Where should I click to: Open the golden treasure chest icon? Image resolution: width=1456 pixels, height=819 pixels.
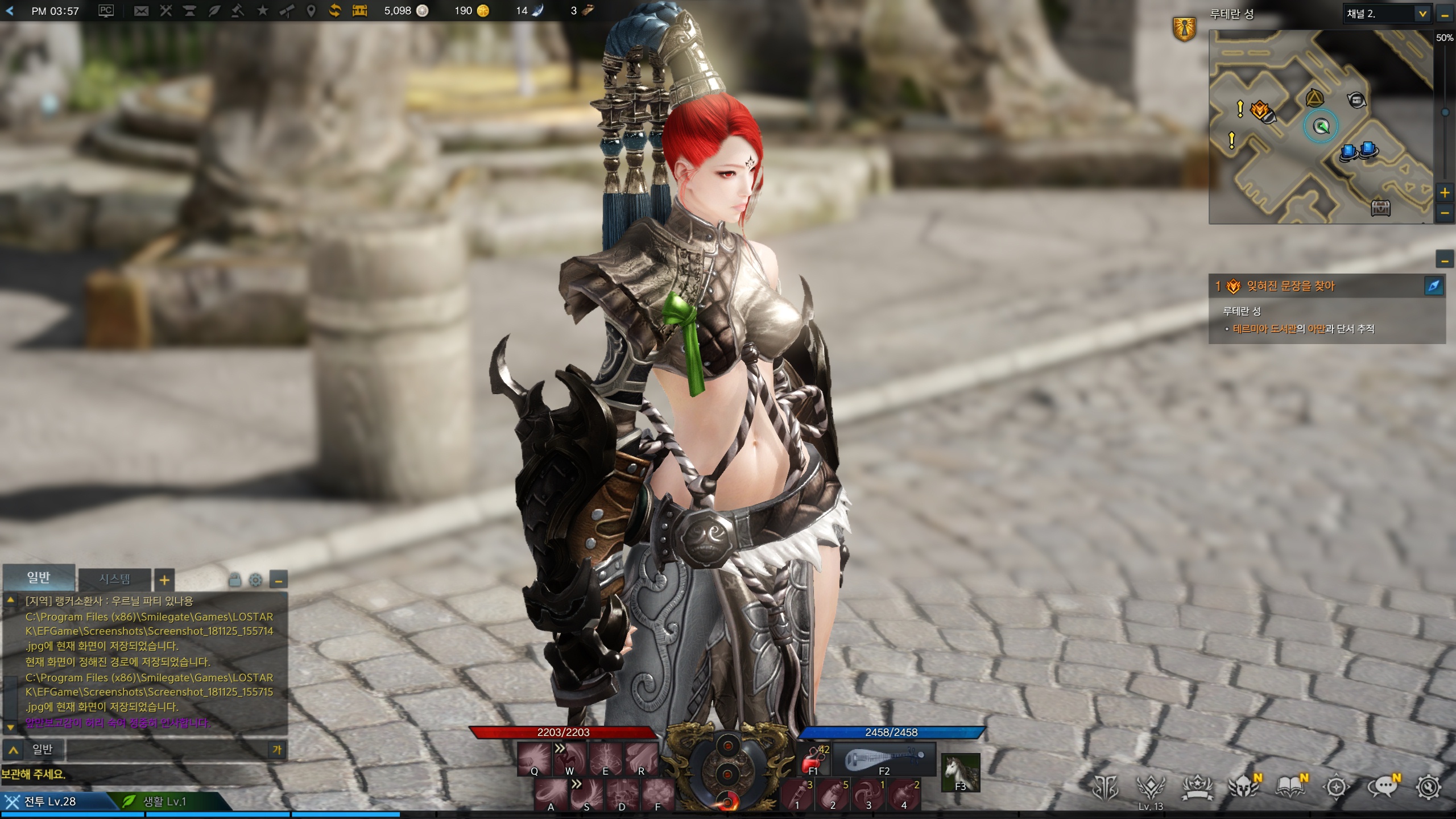pyautogui.click(x=359, y=11)
